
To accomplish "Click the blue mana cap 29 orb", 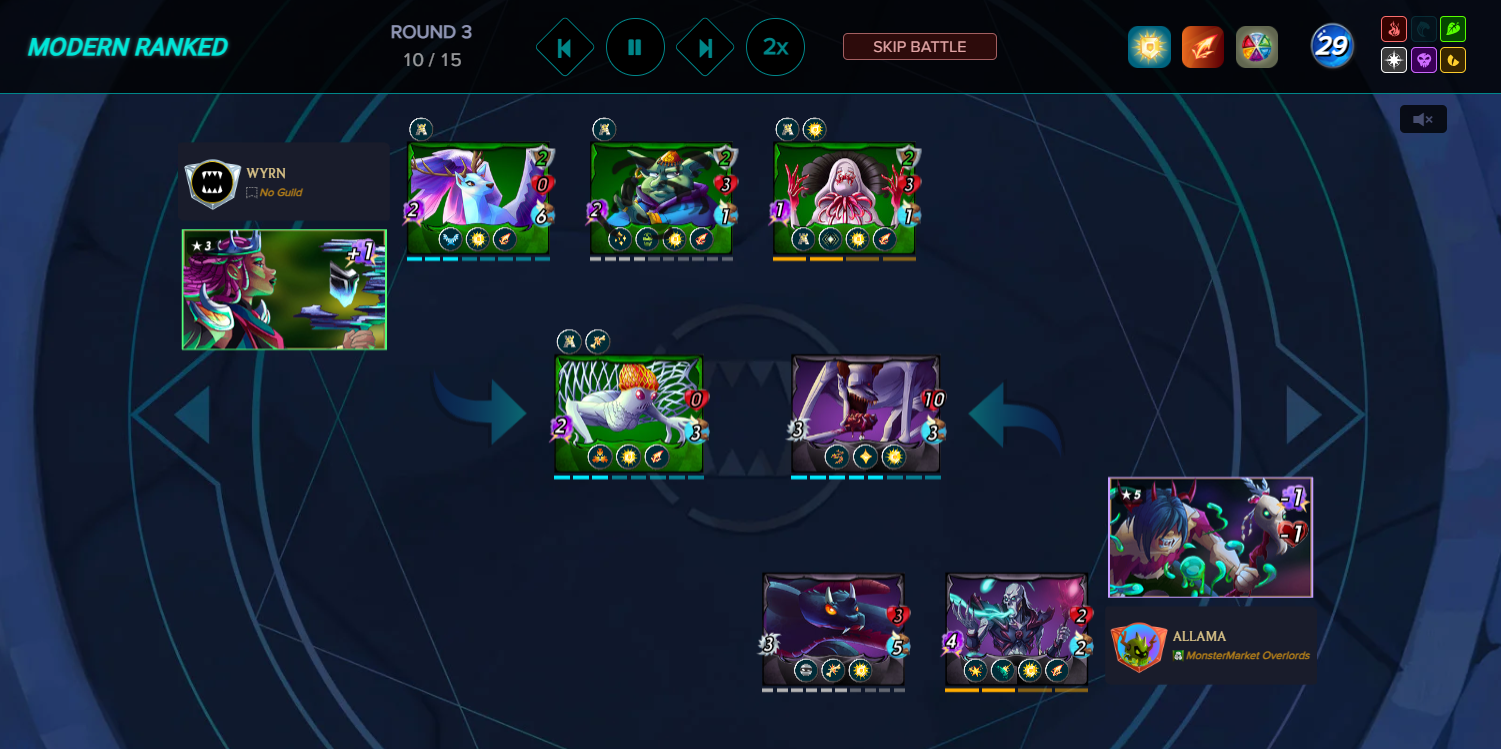I will pyautogui.click(x=1331, y=46).
